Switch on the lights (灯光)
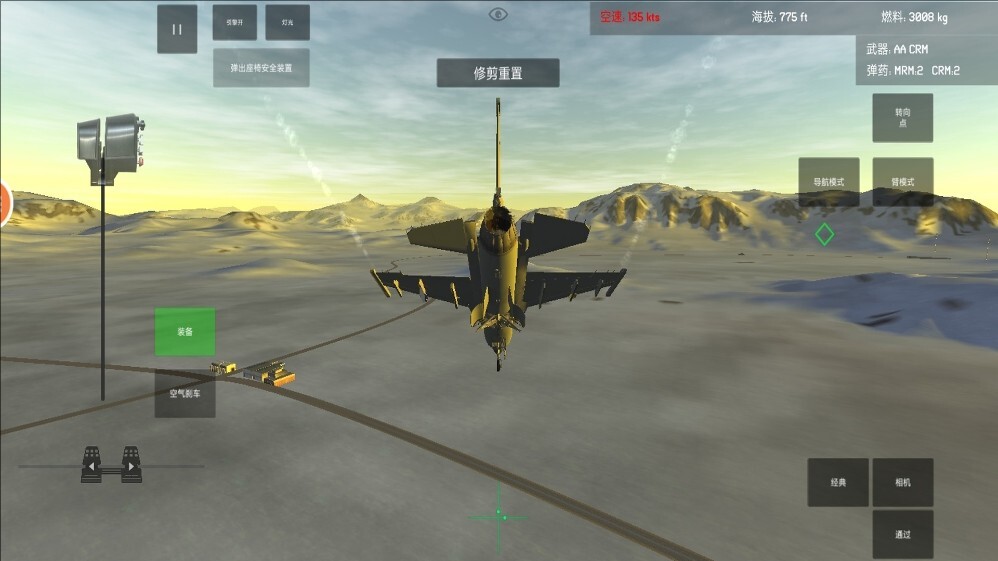998x561 pixels. pos(287,22)
